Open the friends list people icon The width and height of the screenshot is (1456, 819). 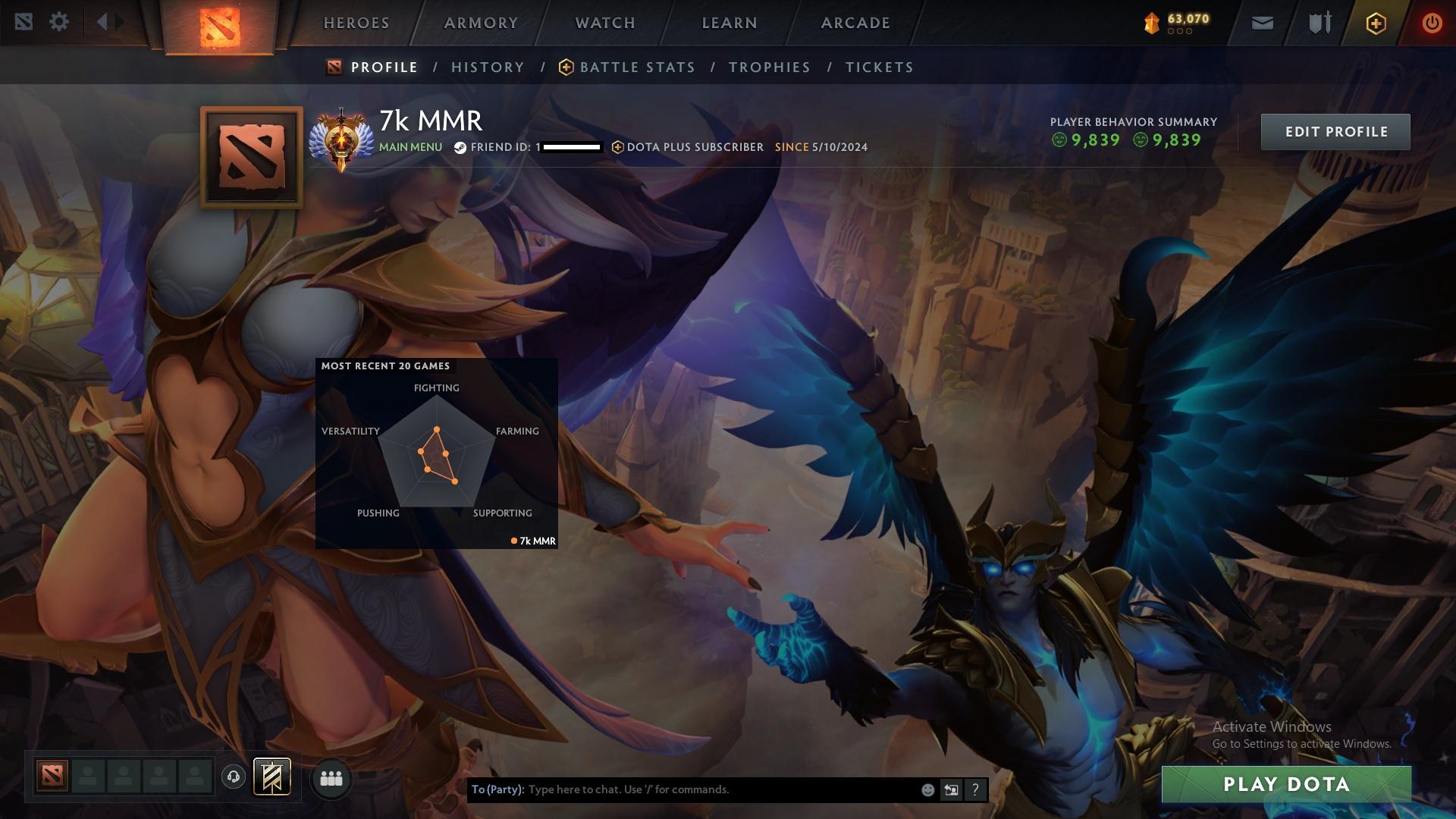pyautogui.click(x=331, y=778)
